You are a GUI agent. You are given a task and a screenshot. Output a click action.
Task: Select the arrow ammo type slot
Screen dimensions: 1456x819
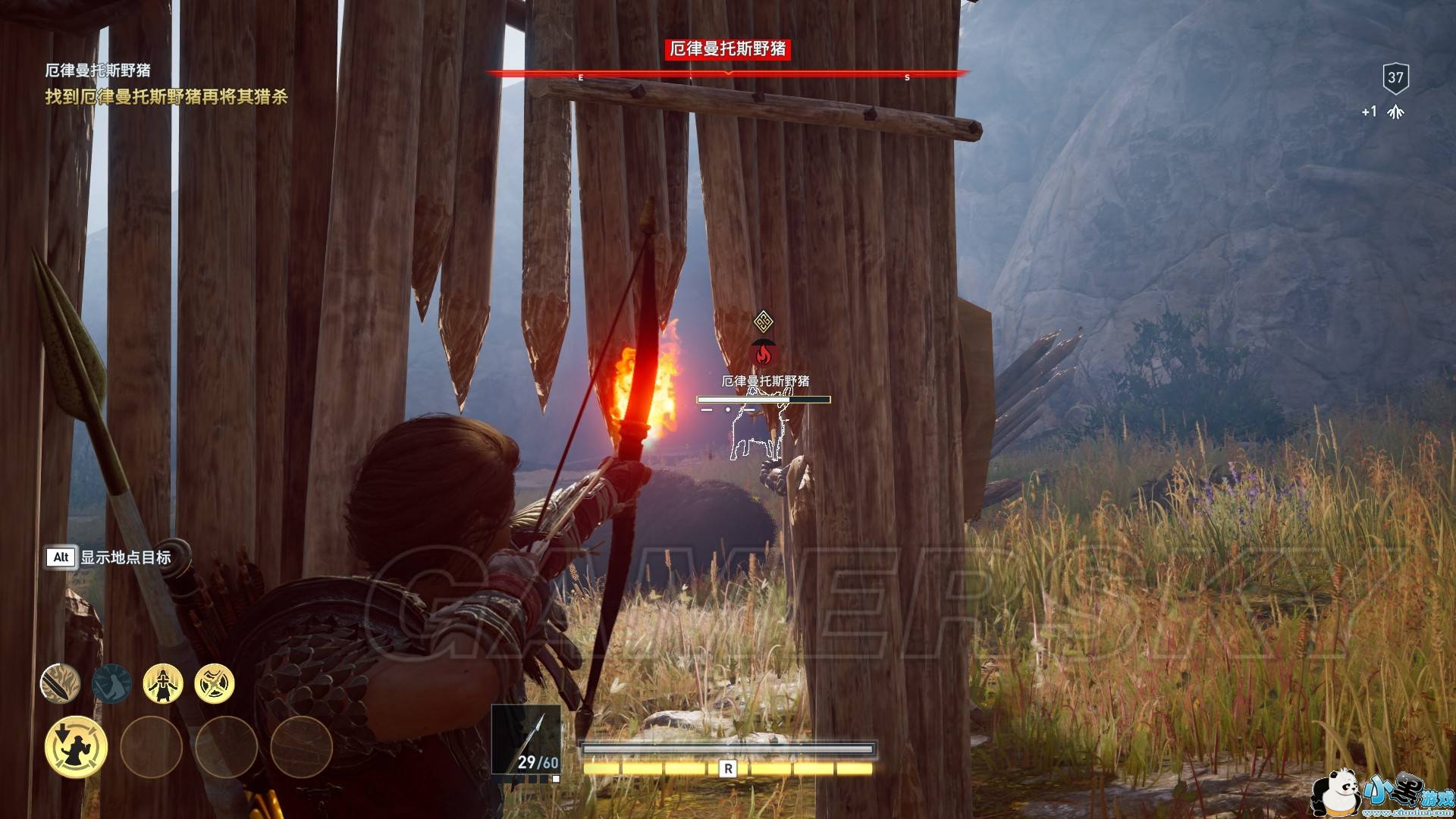coord(526,739)
